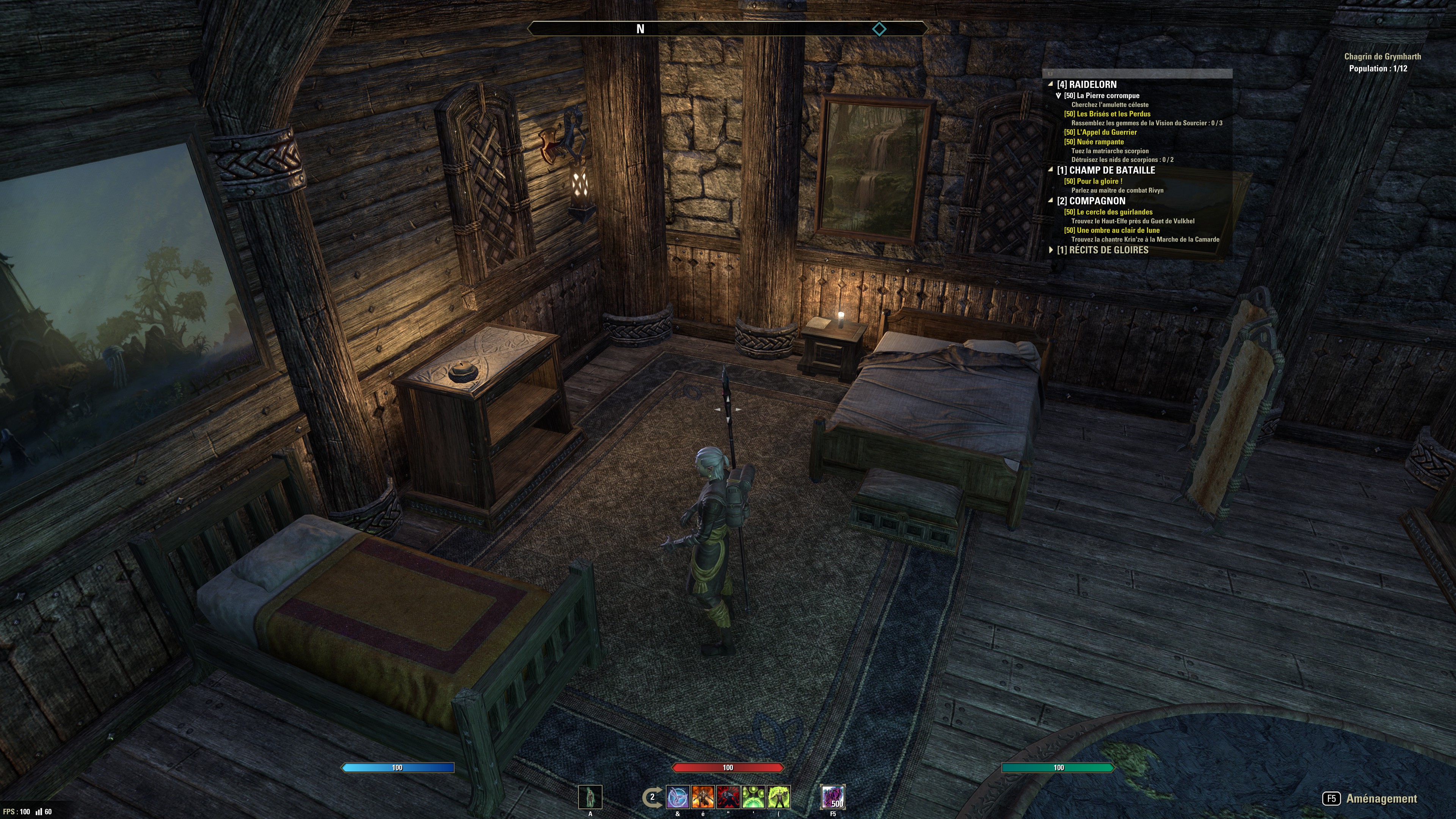Screen dimensions: 1456x819
Task: Expand the RÉCITS DE GLOIRES category
Action: pyautogui.click(x=1051, y=250)
